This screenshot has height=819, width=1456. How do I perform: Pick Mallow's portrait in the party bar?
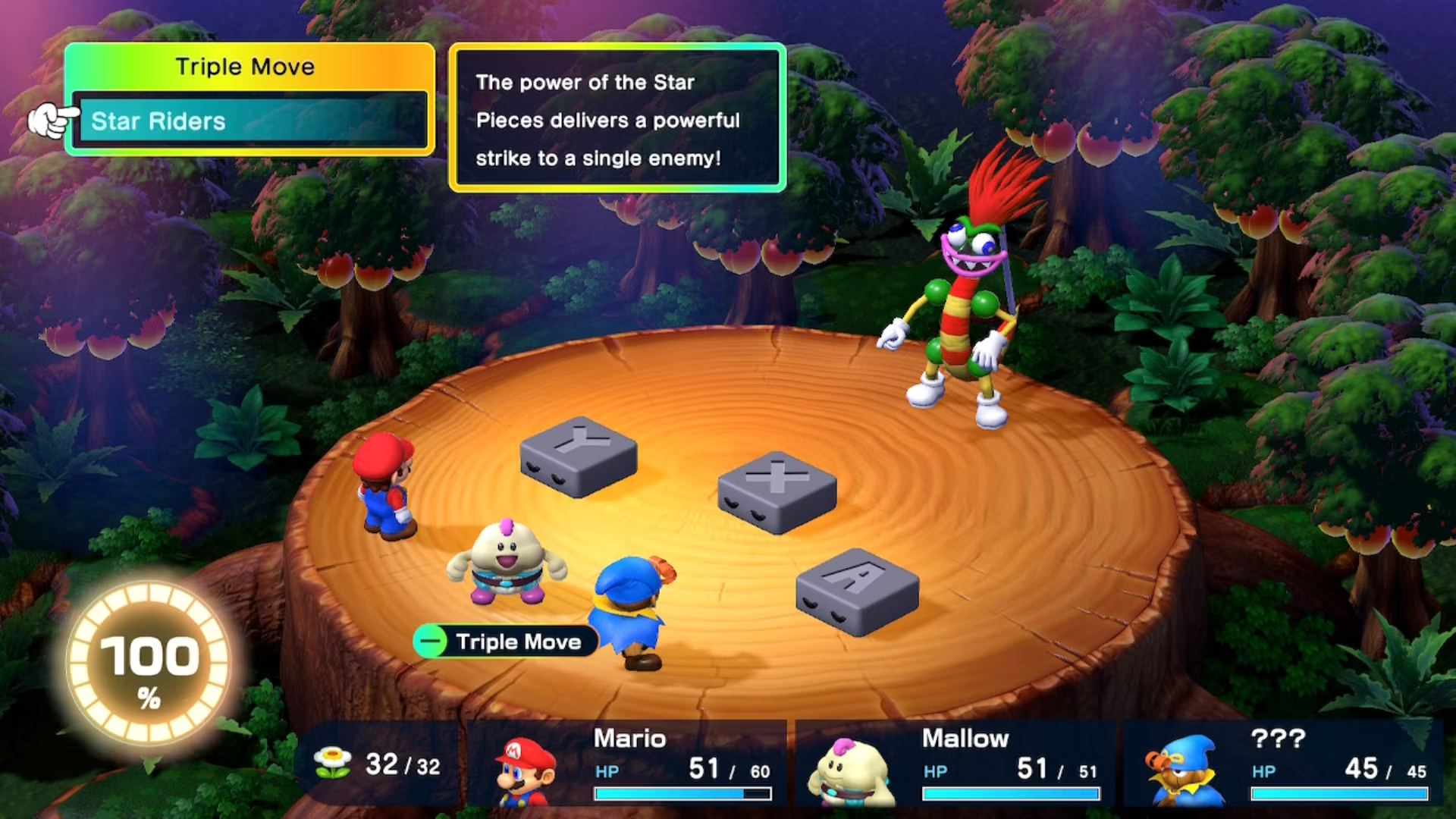pyautogui.click(x=851, y=772)
